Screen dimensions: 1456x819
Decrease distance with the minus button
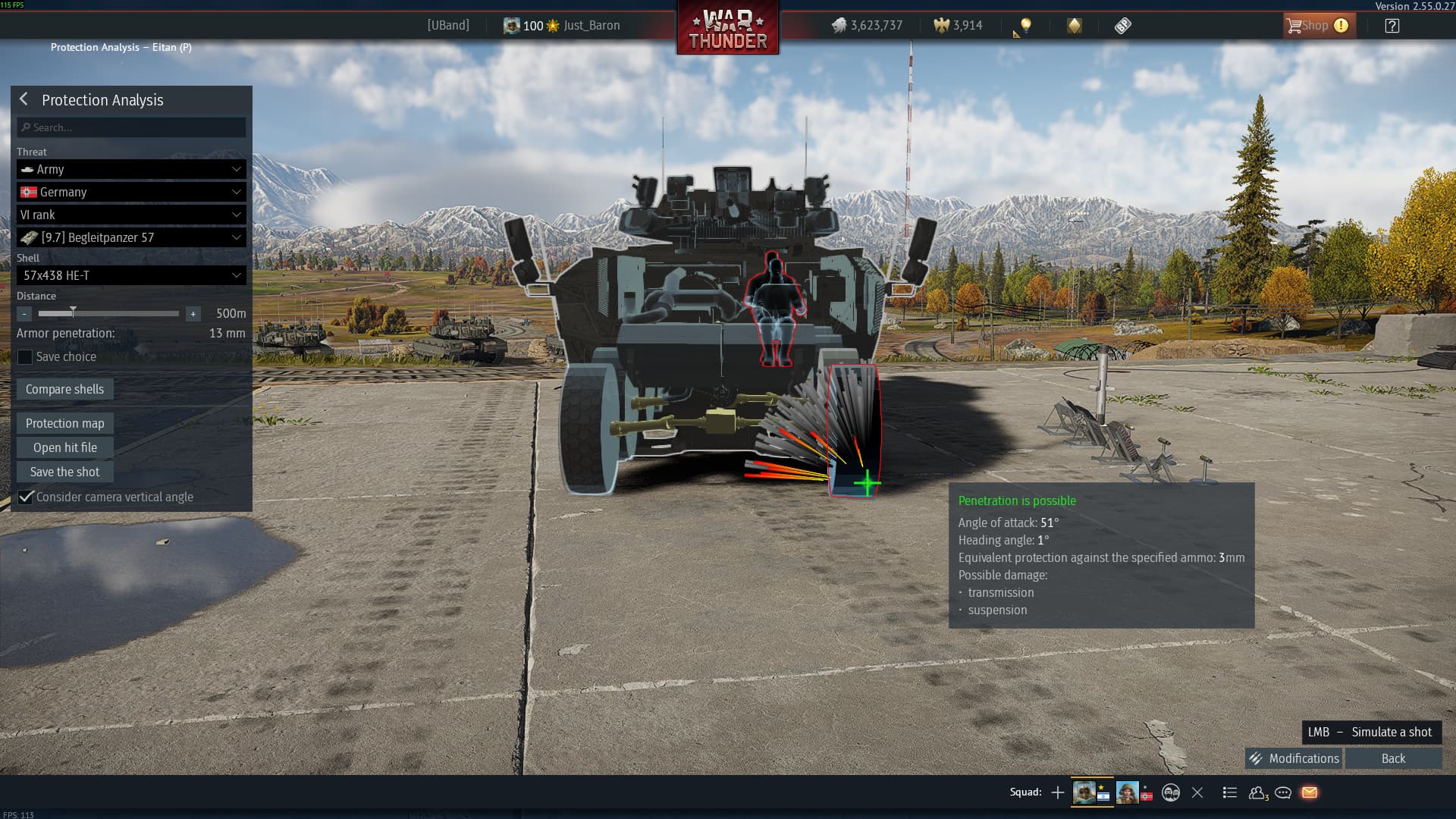(x=24, y=314)
